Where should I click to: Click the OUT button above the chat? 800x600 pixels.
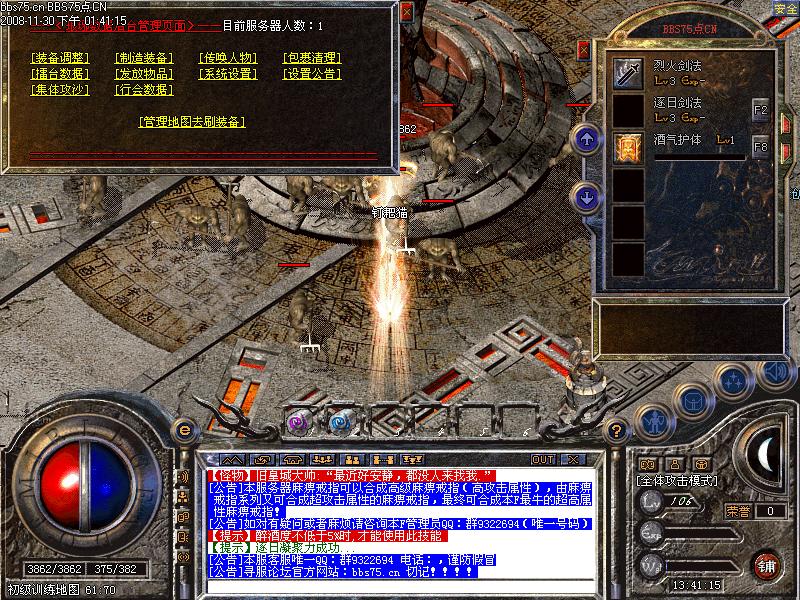pyautogui.click(x=543, y=460)
